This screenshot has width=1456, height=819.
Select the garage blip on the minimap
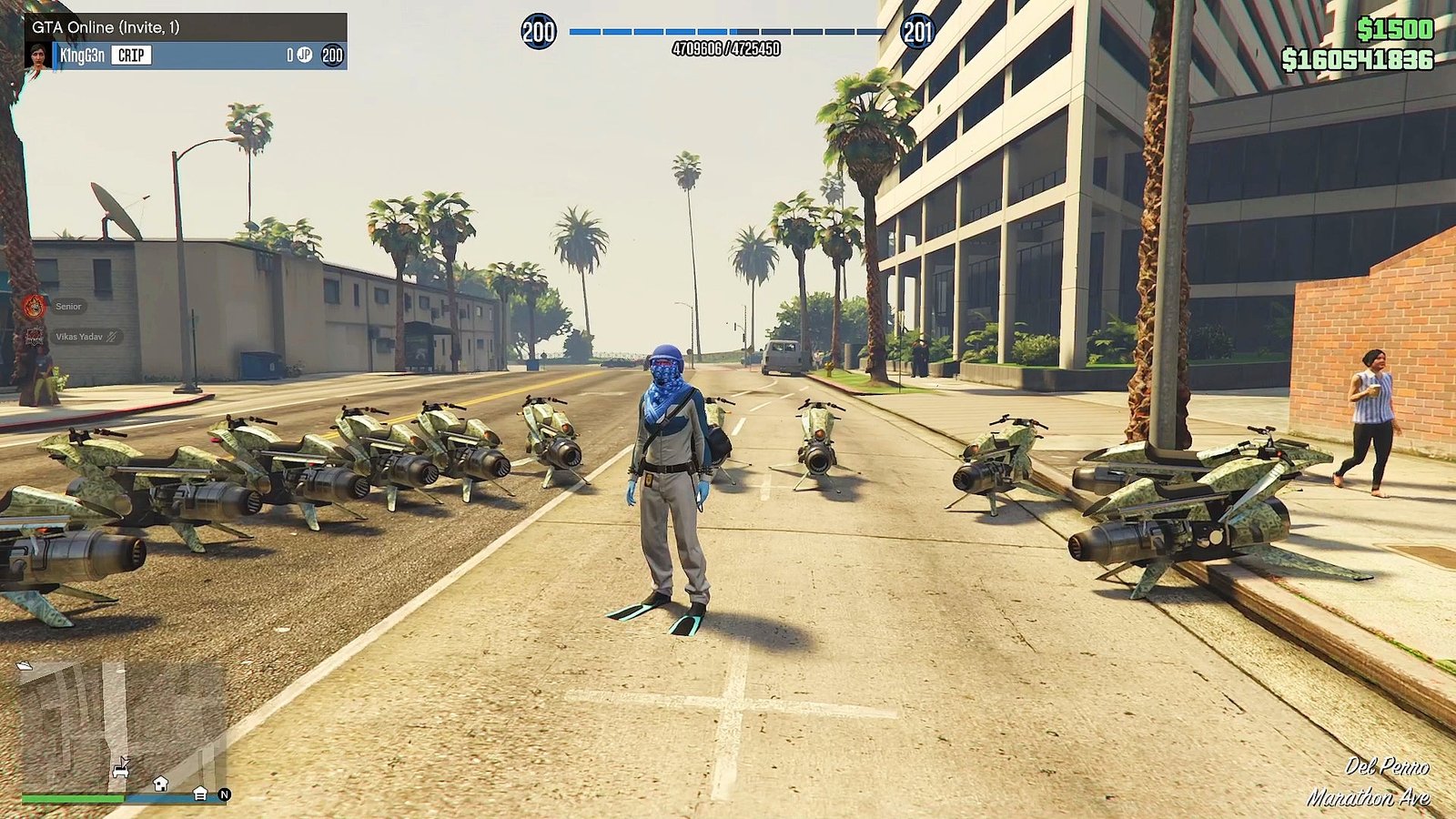[x=200, y=794]
